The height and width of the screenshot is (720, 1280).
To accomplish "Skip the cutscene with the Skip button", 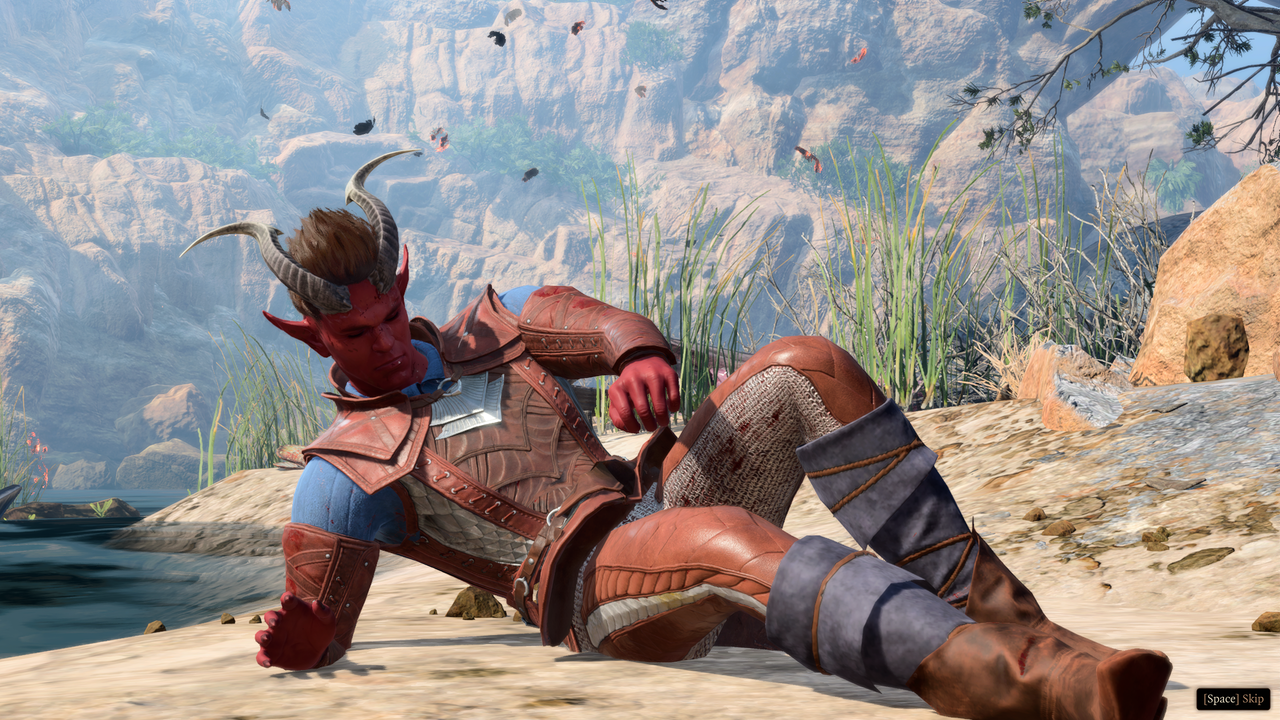I will click(1233, 698).
